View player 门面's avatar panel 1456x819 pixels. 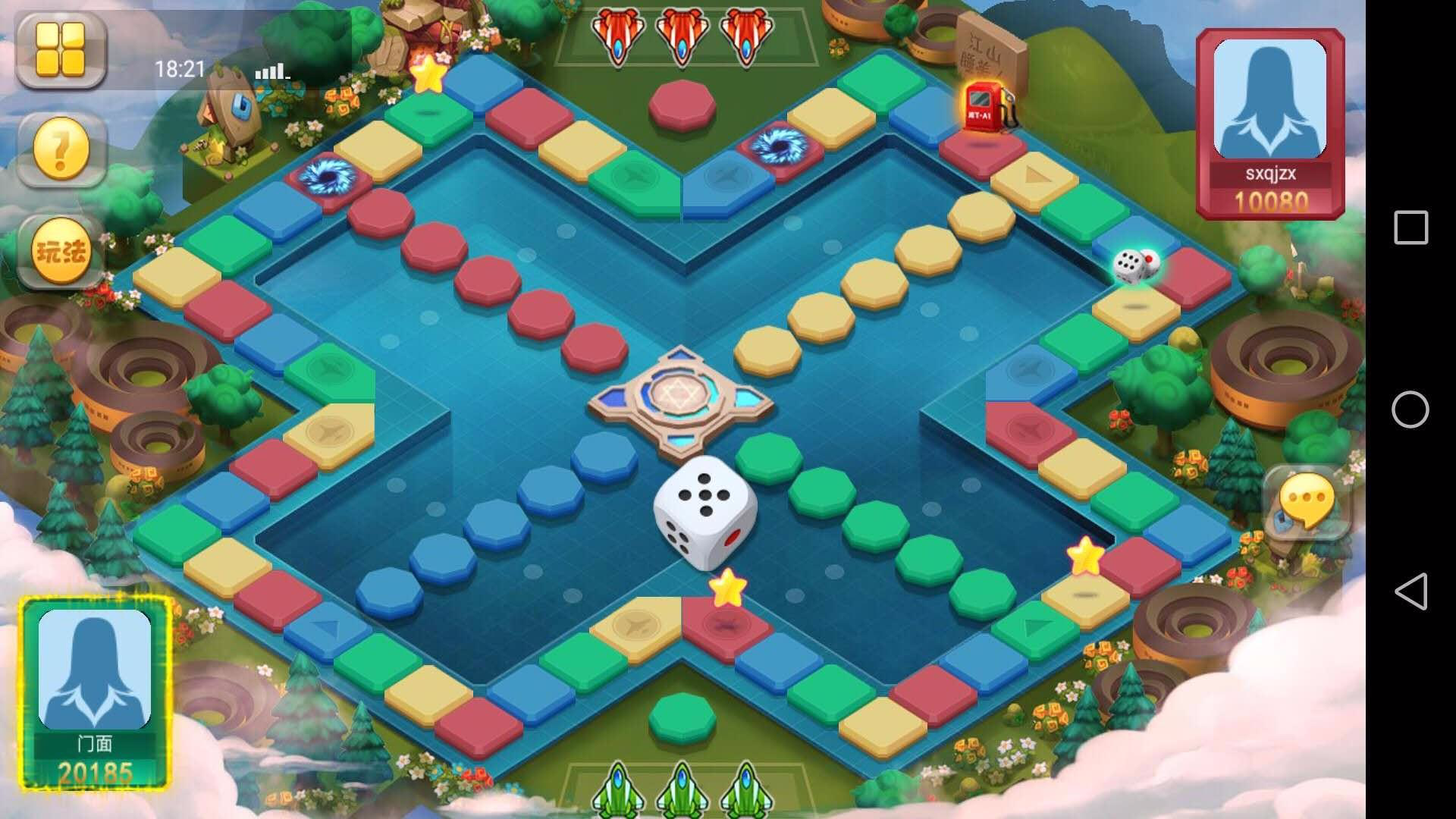point(96,692)
